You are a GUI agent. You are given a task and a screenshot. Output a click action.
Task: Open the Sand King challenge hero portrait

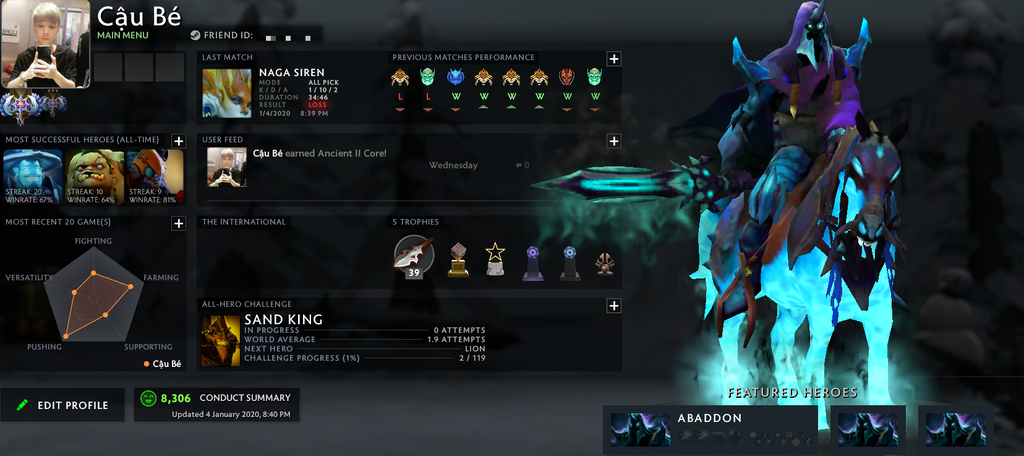click(221, 340)
